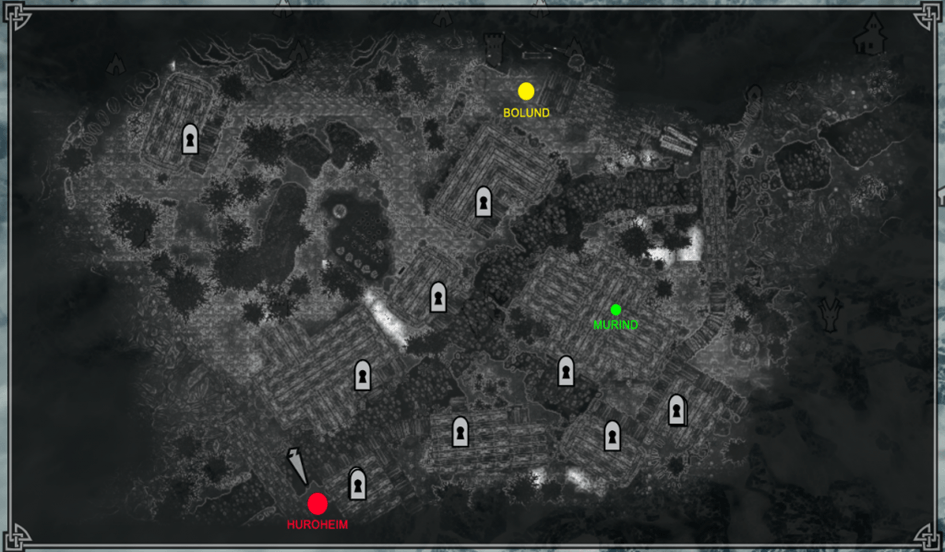Select the red Huroheim map marker
Screen dimensions: 945x552
point(318,504)
